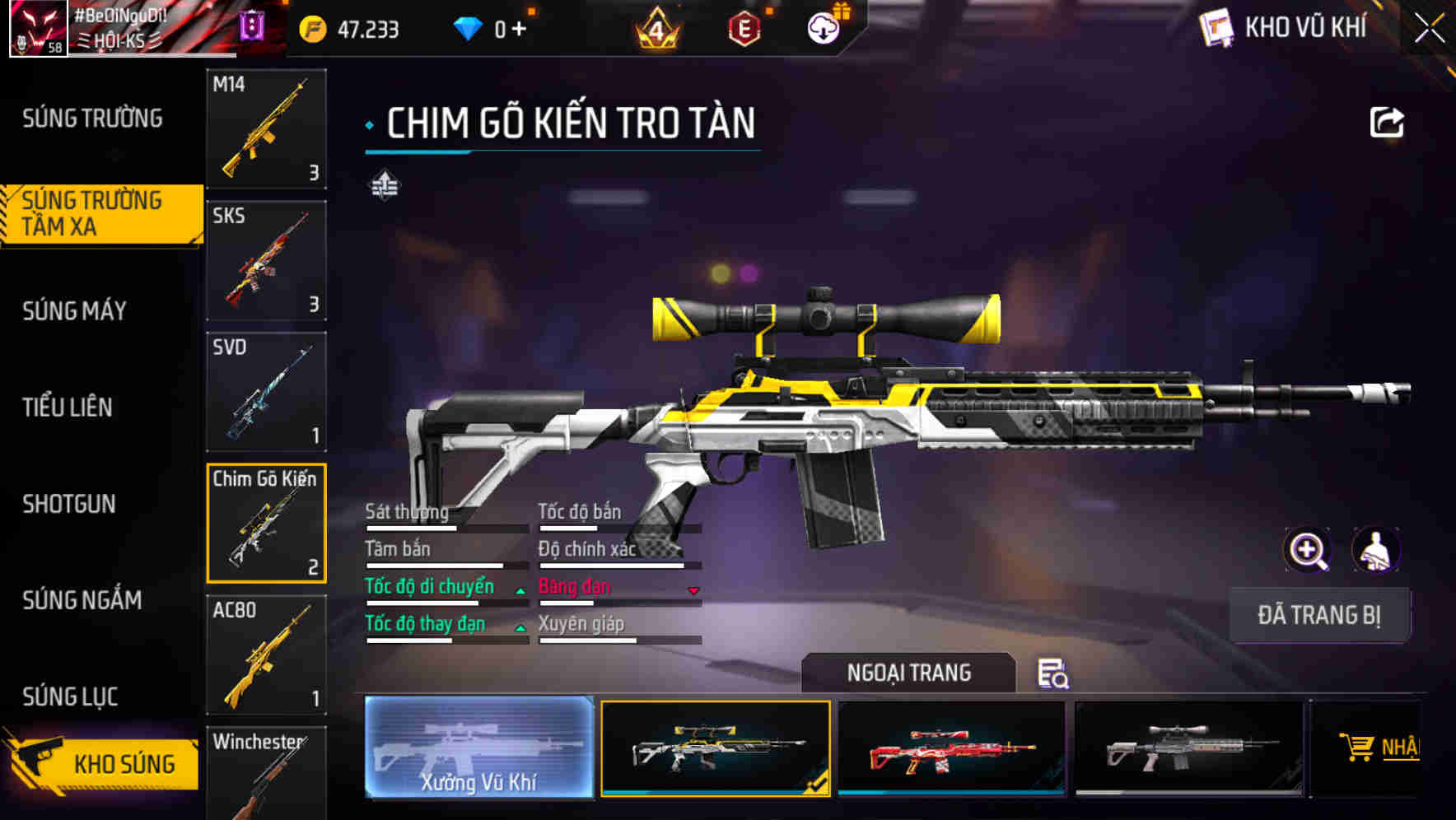View the rank level 4 badge
This screenshot has height=820, width=1456.
pos(655,29)
